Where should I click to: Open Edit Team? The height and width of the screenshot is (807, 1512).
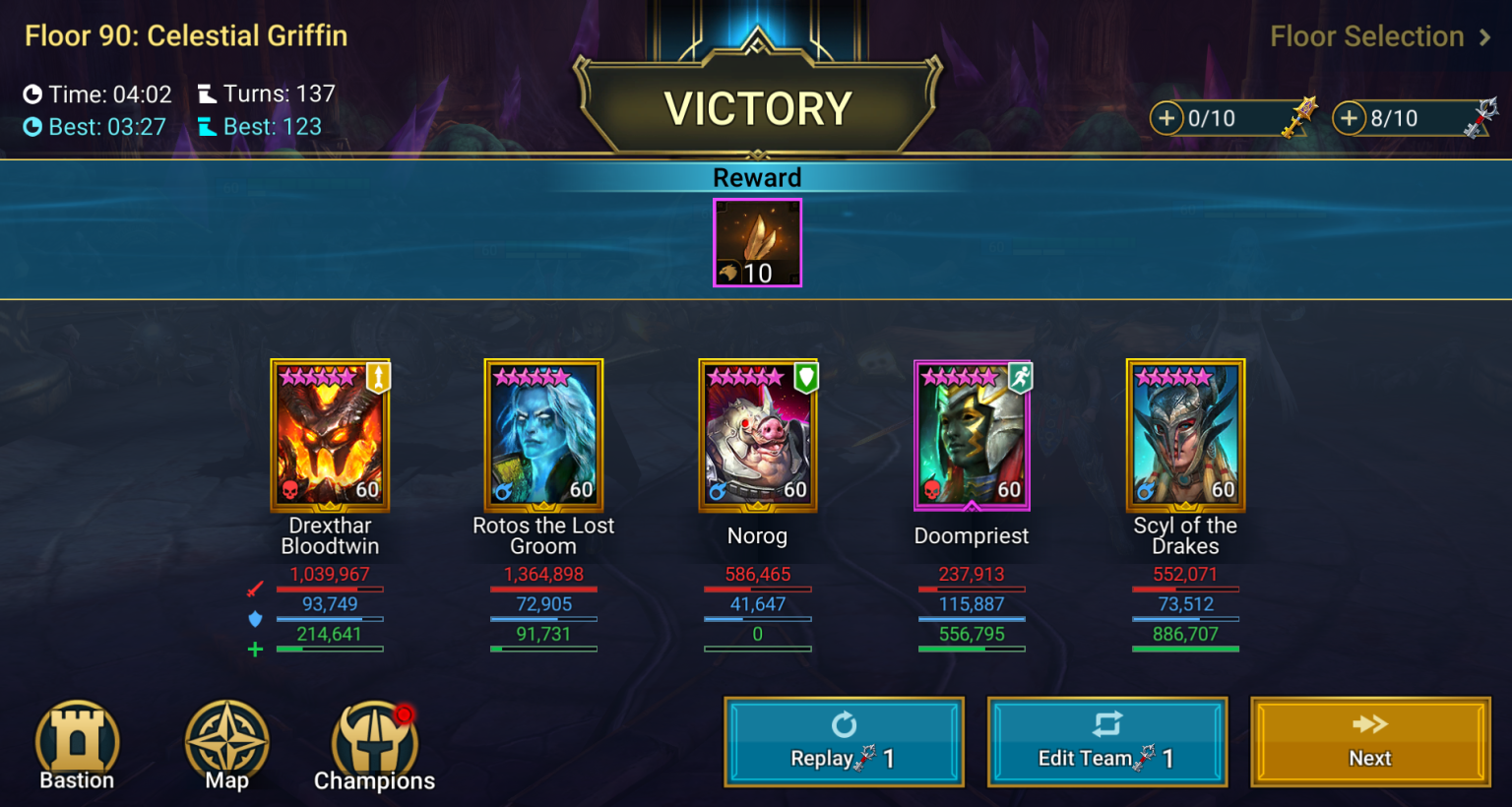coord(1106,741)
